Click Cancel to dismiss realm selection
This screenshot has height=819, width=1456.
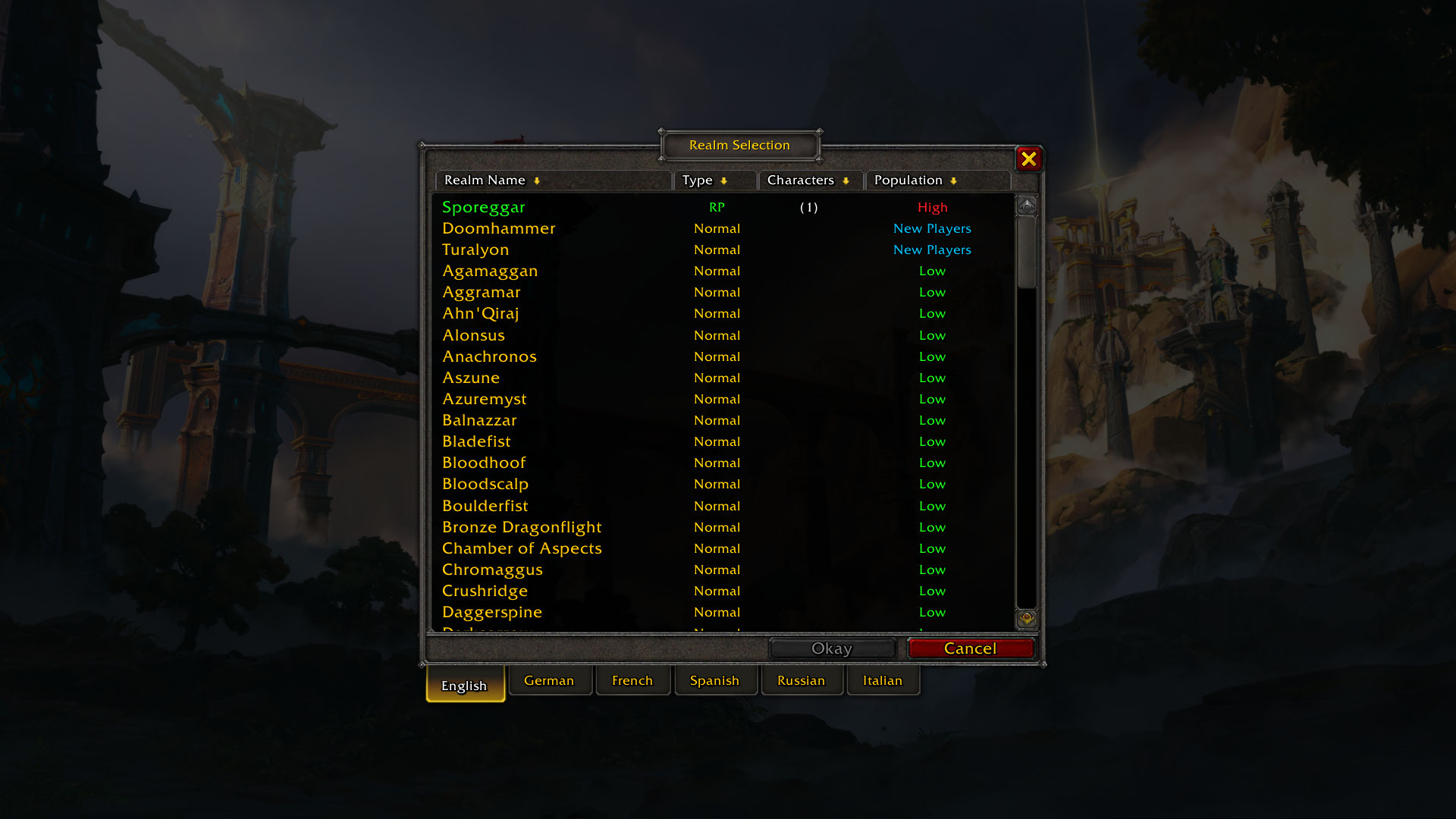(971, 648)
